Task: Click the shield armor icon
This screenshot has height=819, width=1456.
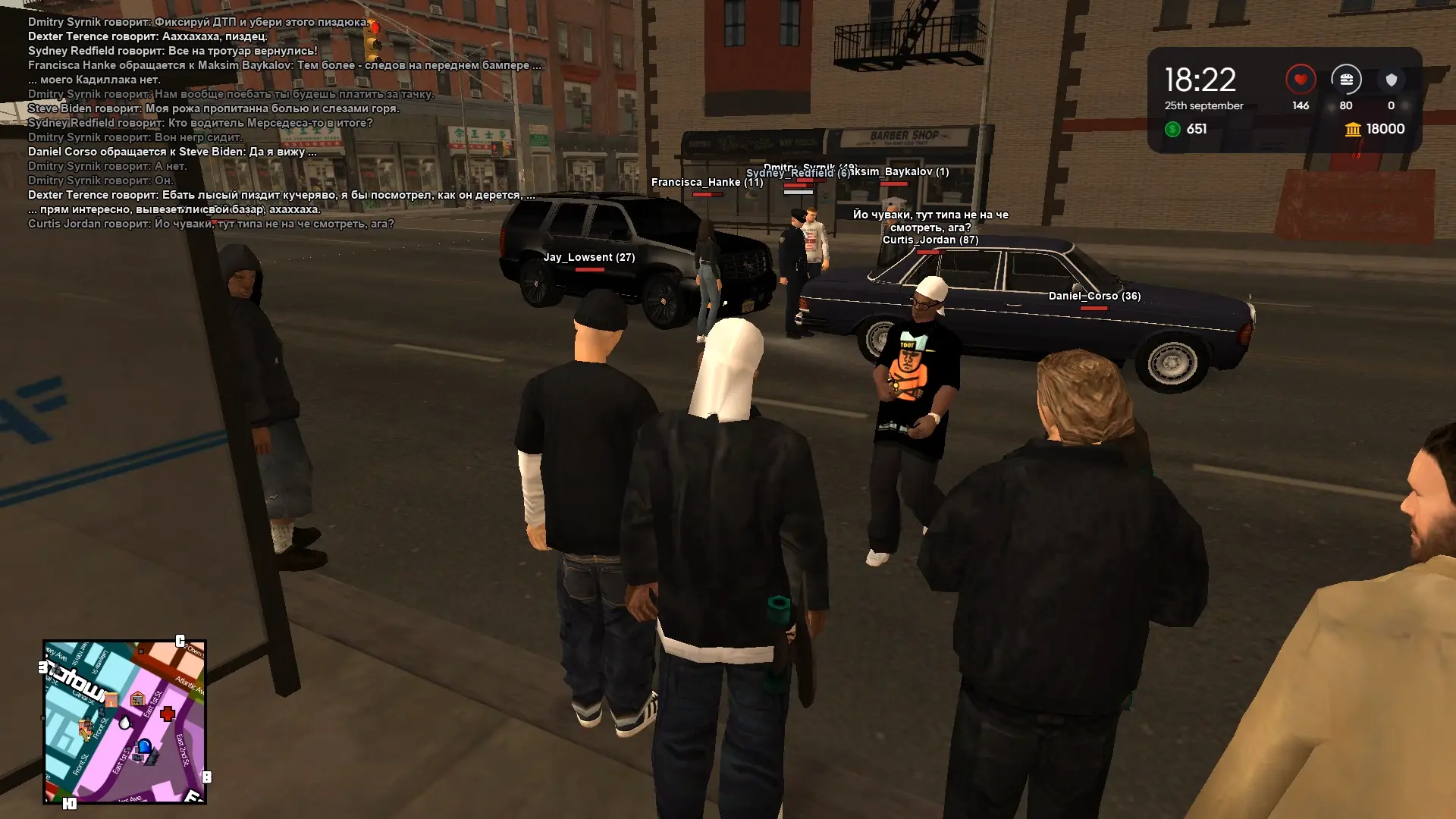Action: click(1391, 80)
